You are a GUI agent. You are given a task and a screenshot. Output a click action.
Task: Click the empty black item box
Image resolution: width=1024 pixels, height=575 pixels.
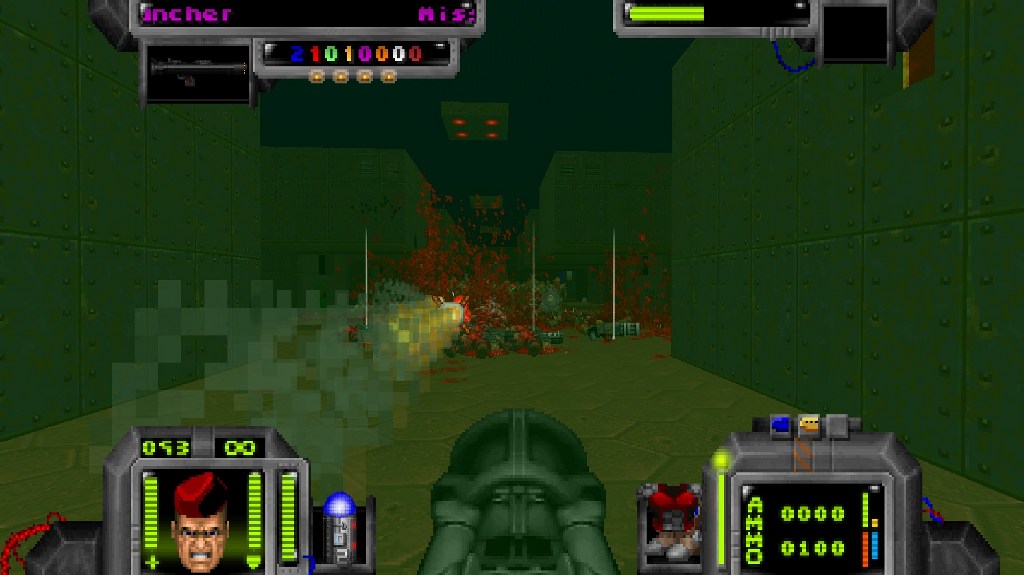click(x=855, y=33)
